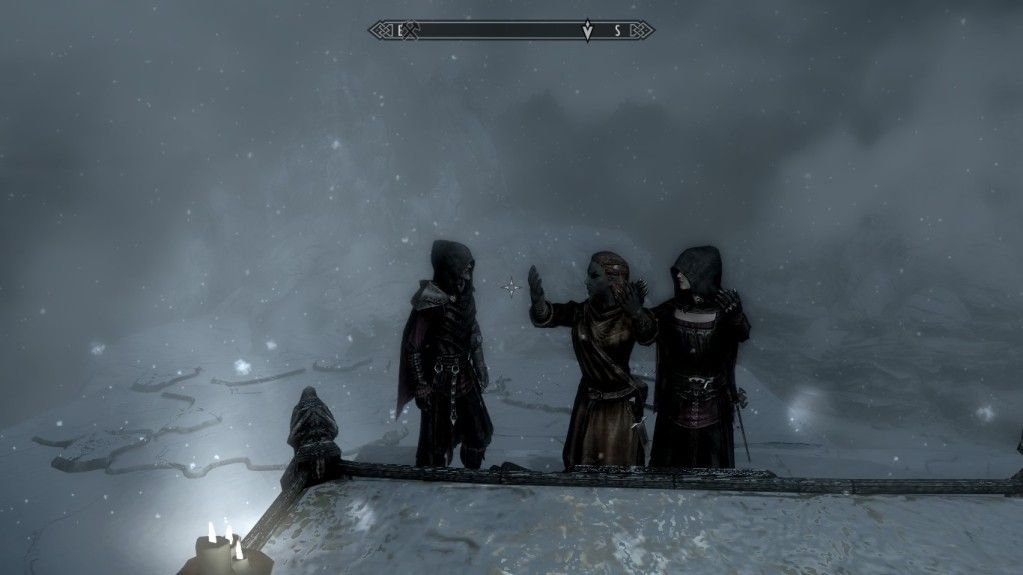Click the compass bar

click(x=500, y=30)
